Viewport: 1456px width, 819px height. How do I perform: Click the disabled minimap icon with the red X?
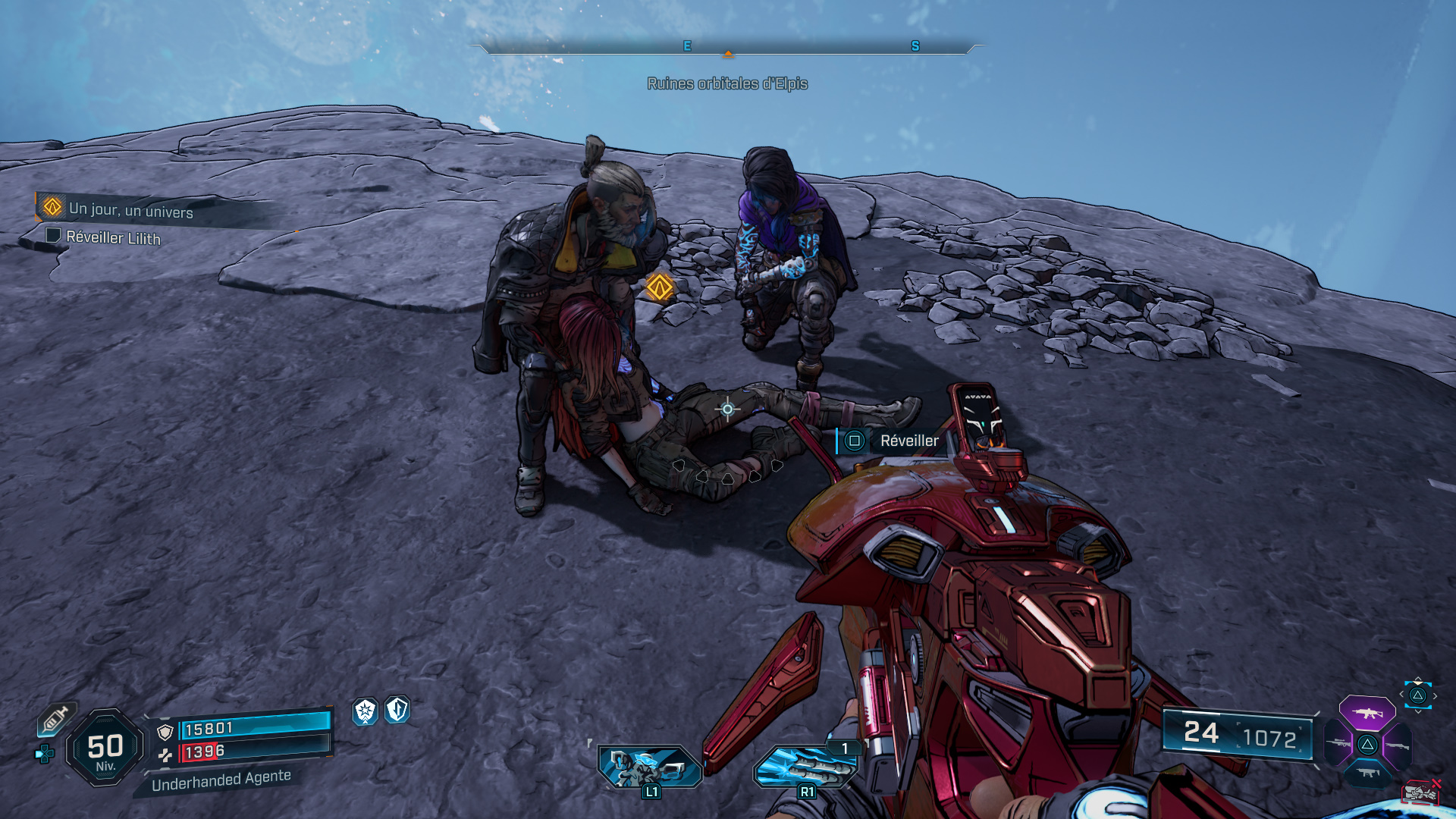point(1420,792)
